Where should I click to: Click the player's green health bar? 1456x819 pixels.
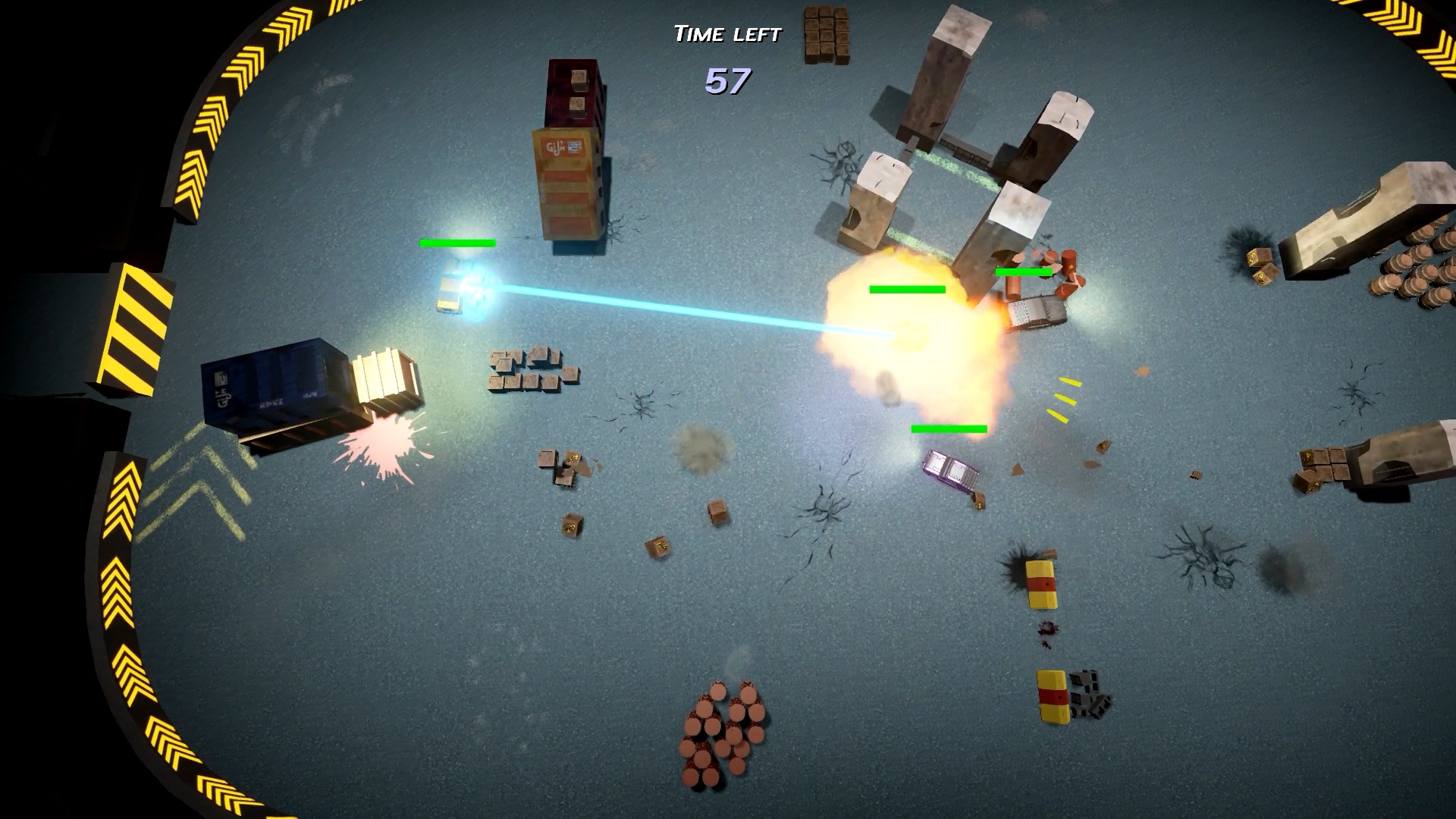[457, 243]
